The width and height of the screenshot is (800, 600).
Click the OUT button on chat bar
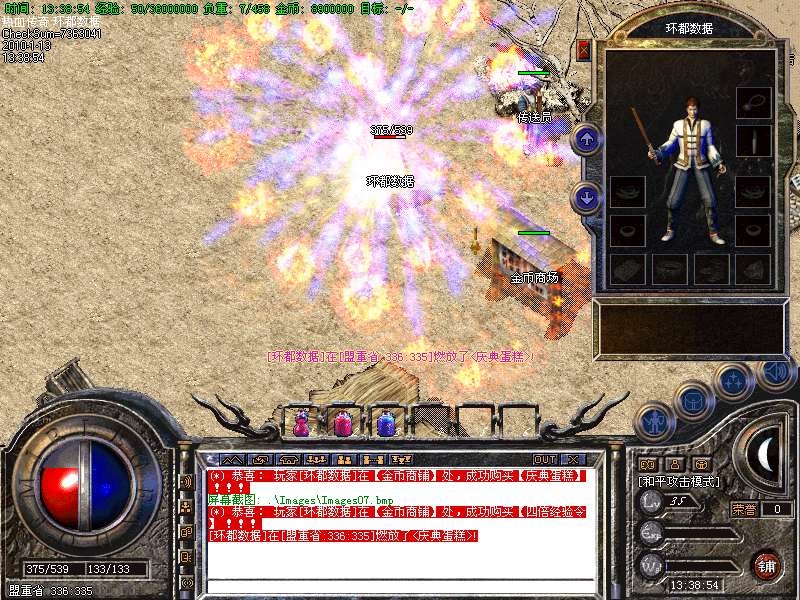(545, 460)
